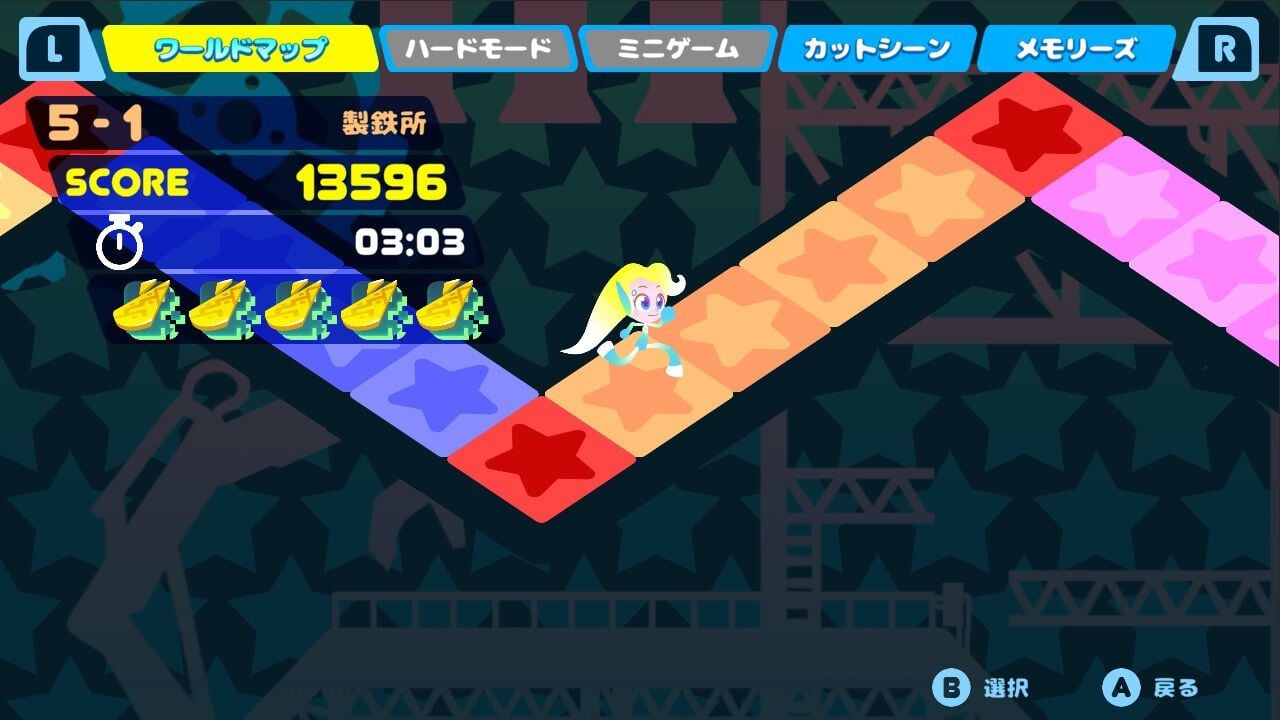Click the 選択 select prompt
This screenshot has height=720, width=1280.
pos(1003,688)
